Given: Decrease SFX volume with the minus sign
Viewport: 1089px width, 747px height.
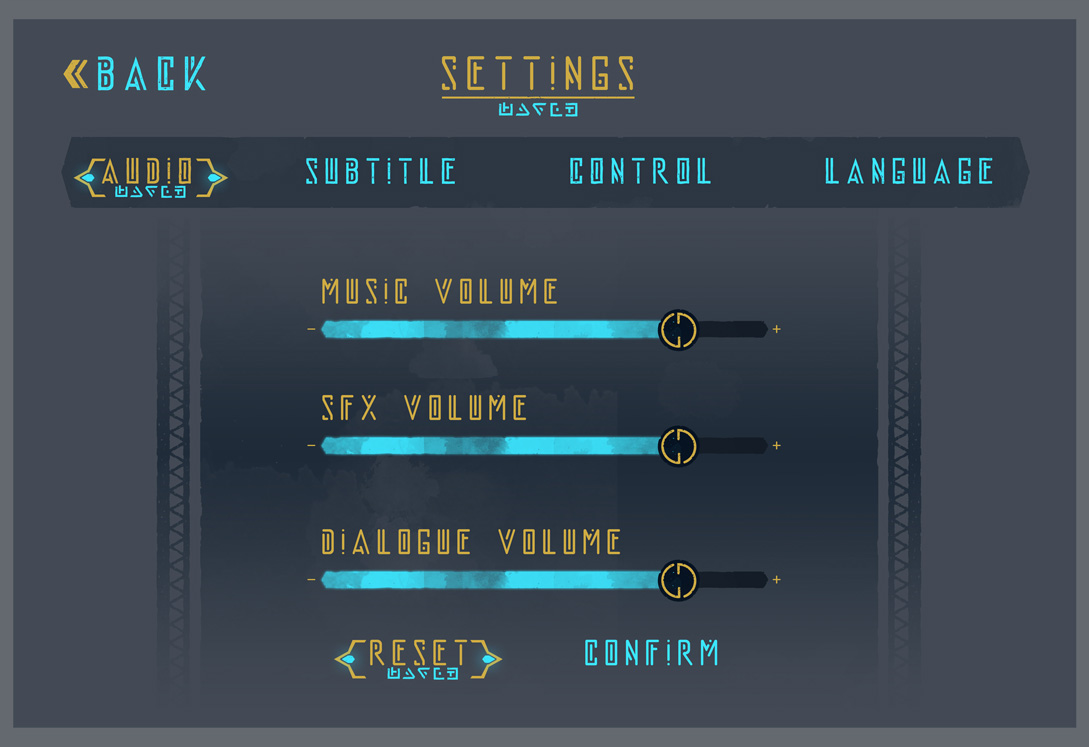Looking at the screenshot, I should point(311,445).
